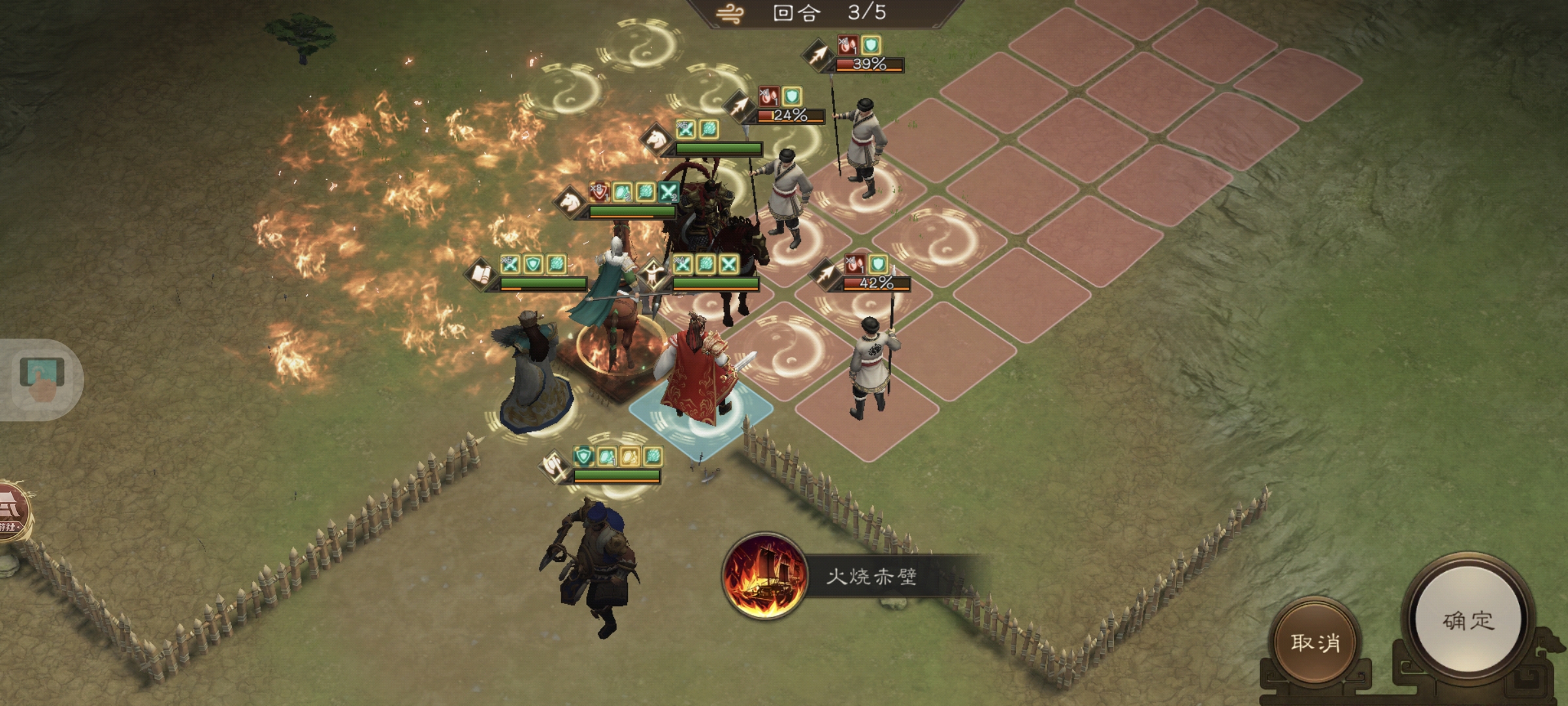This screenshot has width=1568, height=706.
Task: Toggle the x8 red shield debuff on the cavalry
Action: click(598, 192)
